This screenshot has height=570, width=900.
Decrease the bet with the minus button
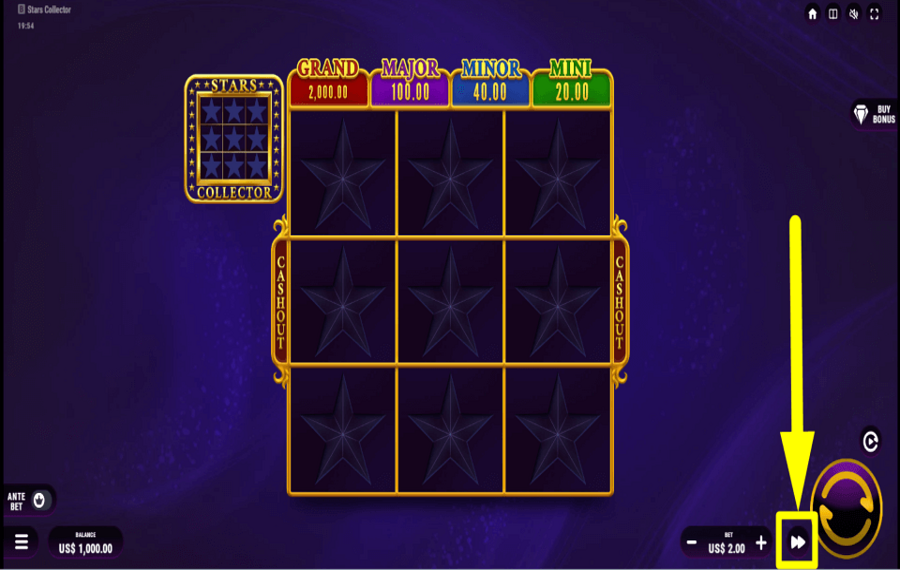pos(691,542)
